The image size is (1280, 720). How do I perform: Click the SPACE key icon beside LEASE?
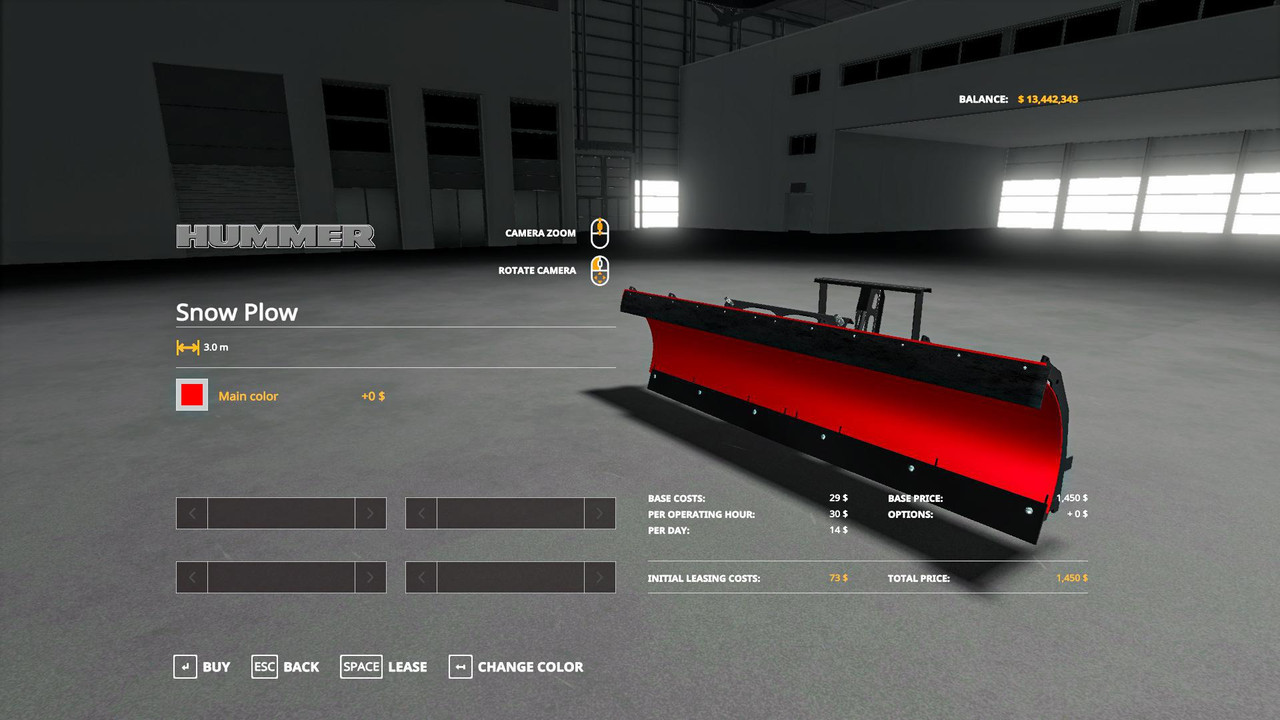[361, 667]
